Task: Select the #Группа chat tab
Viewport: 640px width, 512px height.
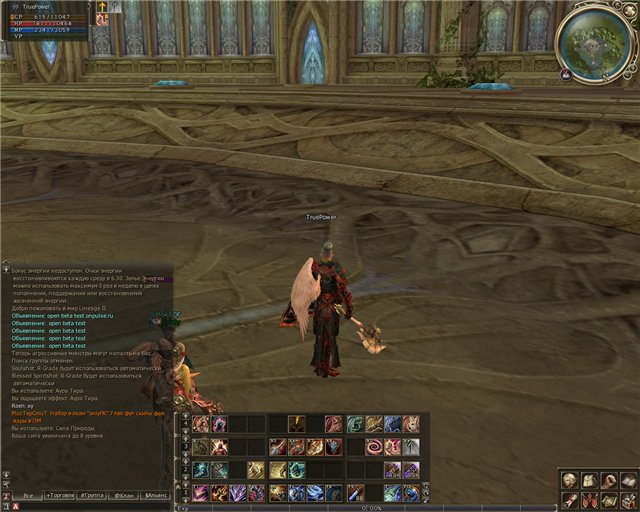Action: pyautogui.click(x=93, y=495)
